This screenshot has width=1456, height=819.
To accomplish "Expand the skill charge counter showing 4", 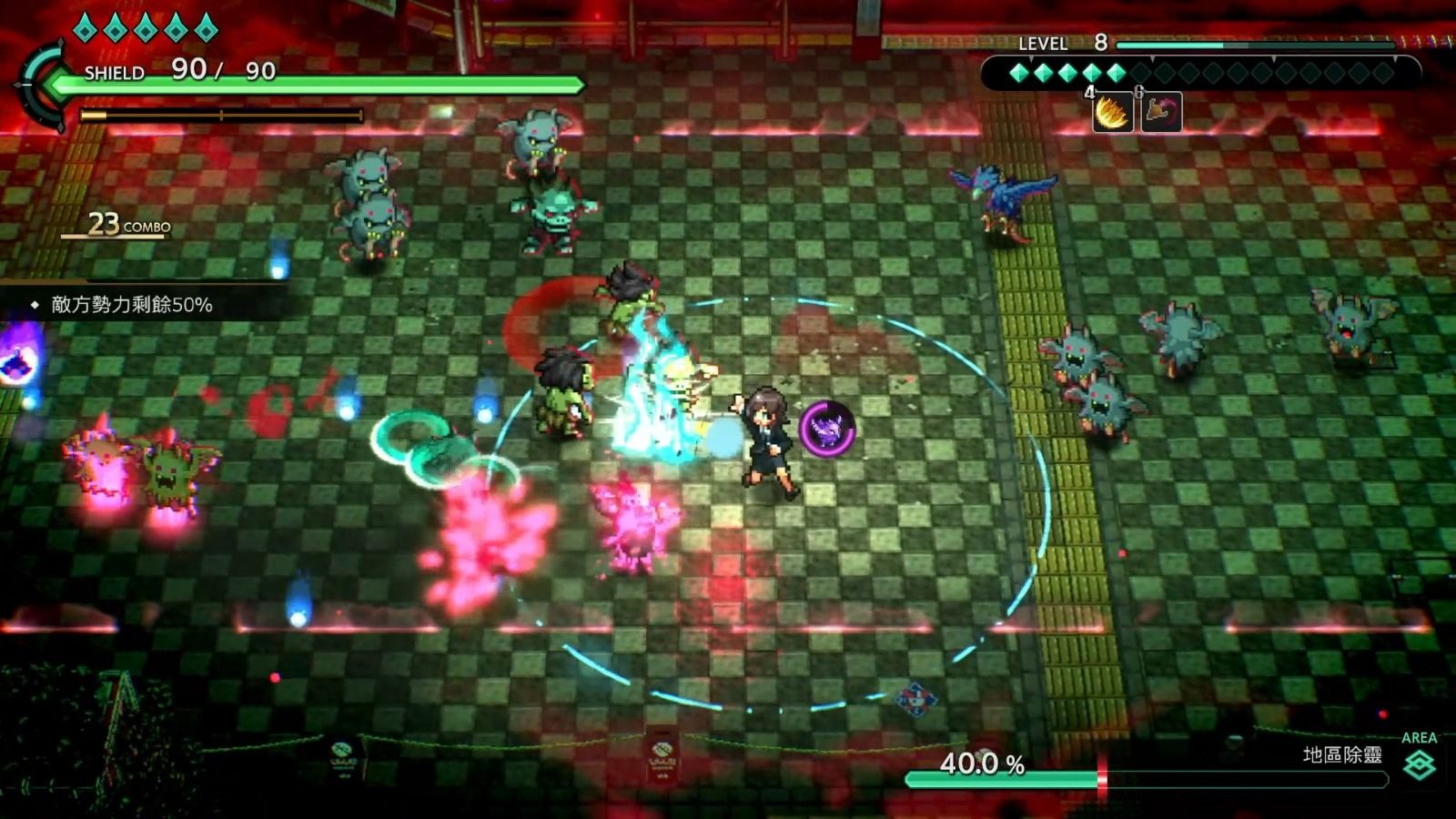I will point(1088,93).
